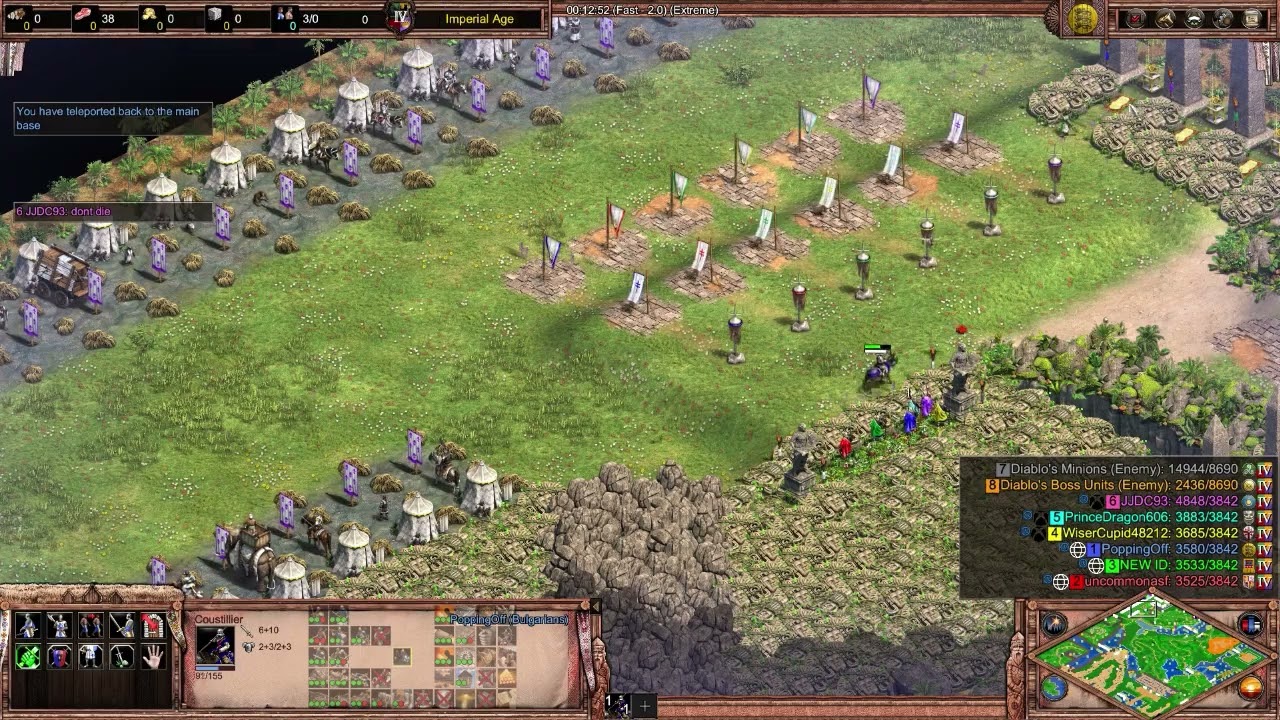Image resolution: width=1280 pixels, height=720 pixels.
Task: Click the minimap
Action: tap(1150, 655)
